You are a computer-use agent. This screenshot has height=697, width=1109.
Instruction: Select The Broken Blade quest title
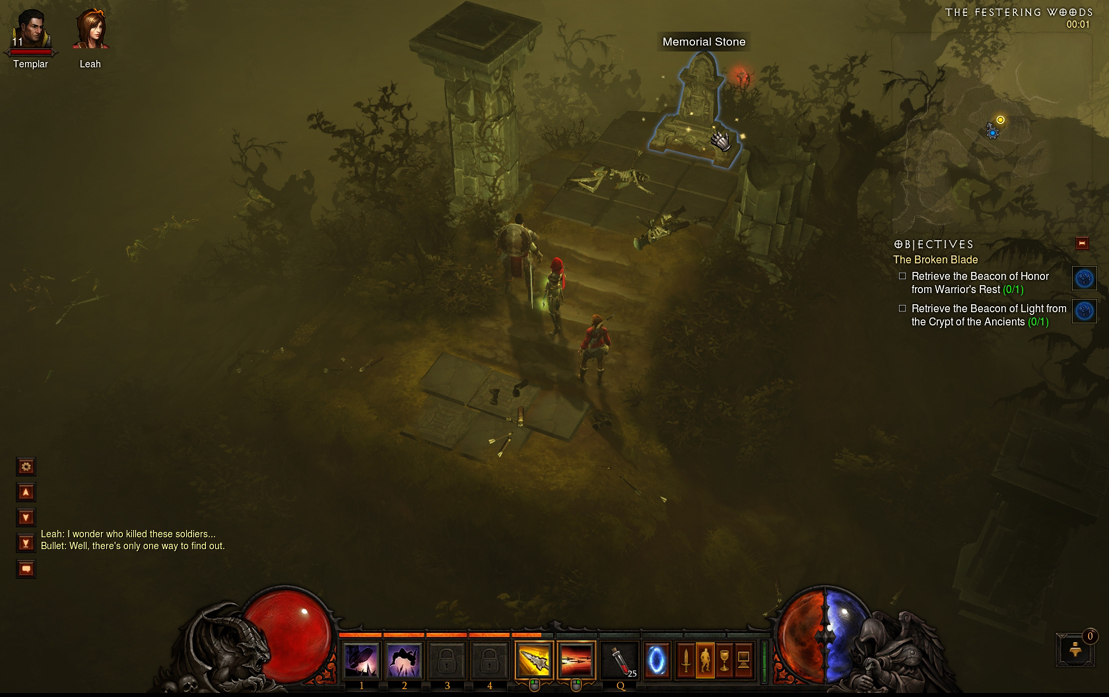(935, 260)
